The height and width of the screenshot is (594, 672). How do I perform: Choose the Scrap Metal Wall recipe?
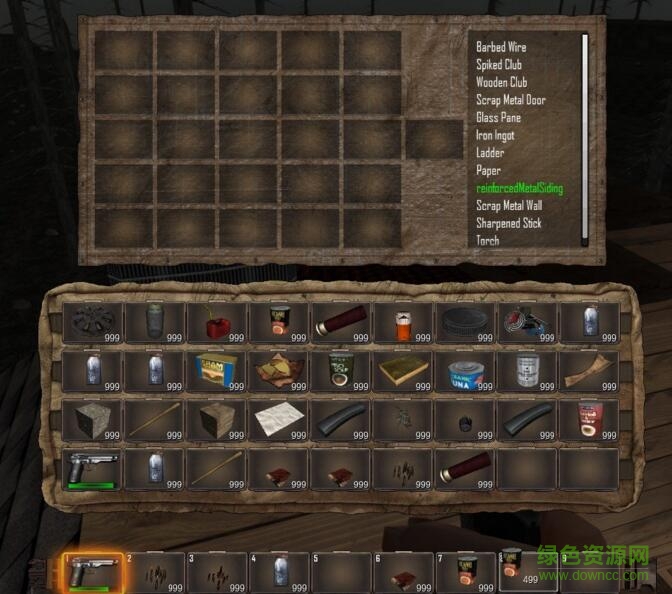510,206
